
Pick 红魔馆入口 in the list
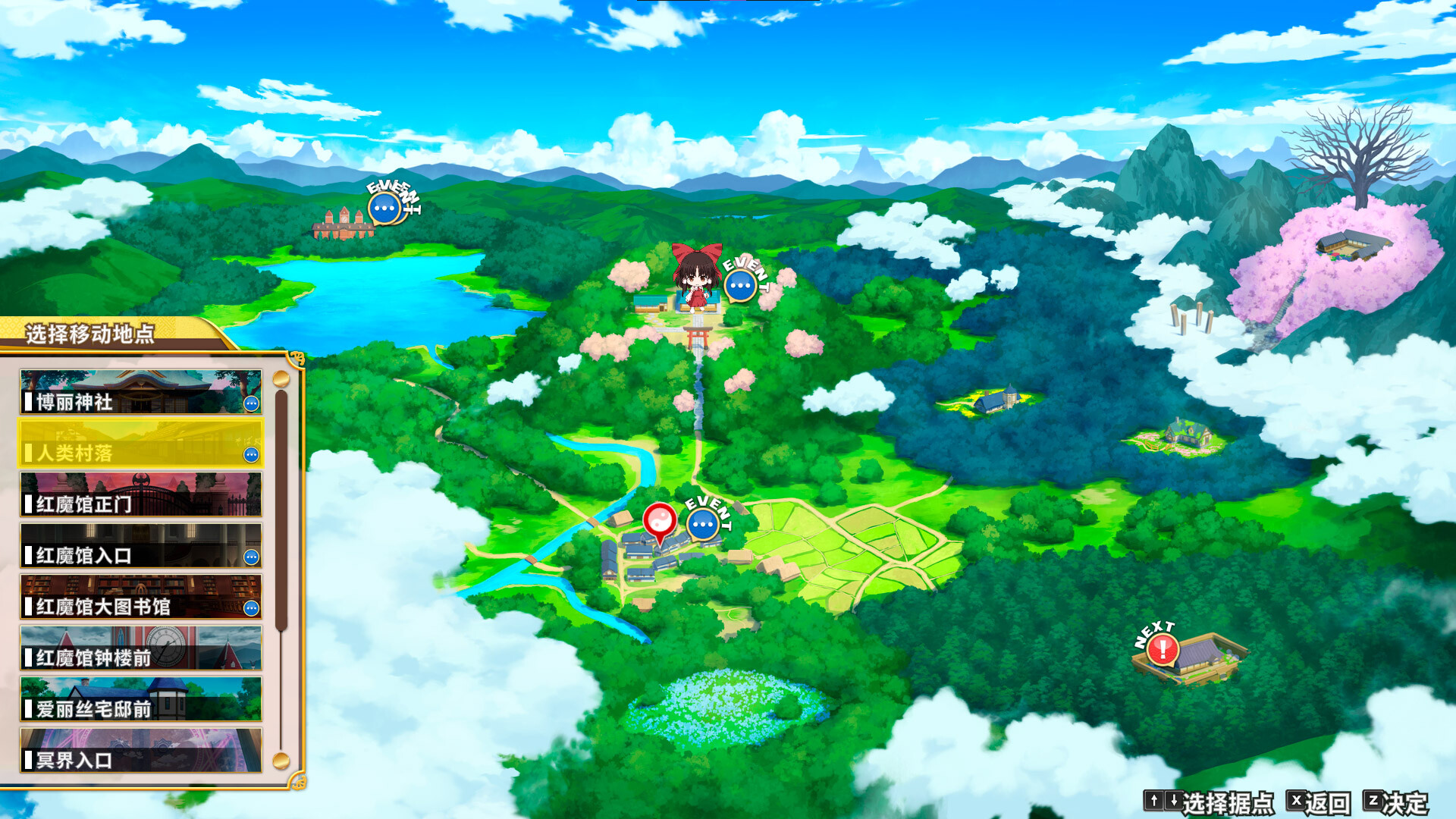pos(141,546)
